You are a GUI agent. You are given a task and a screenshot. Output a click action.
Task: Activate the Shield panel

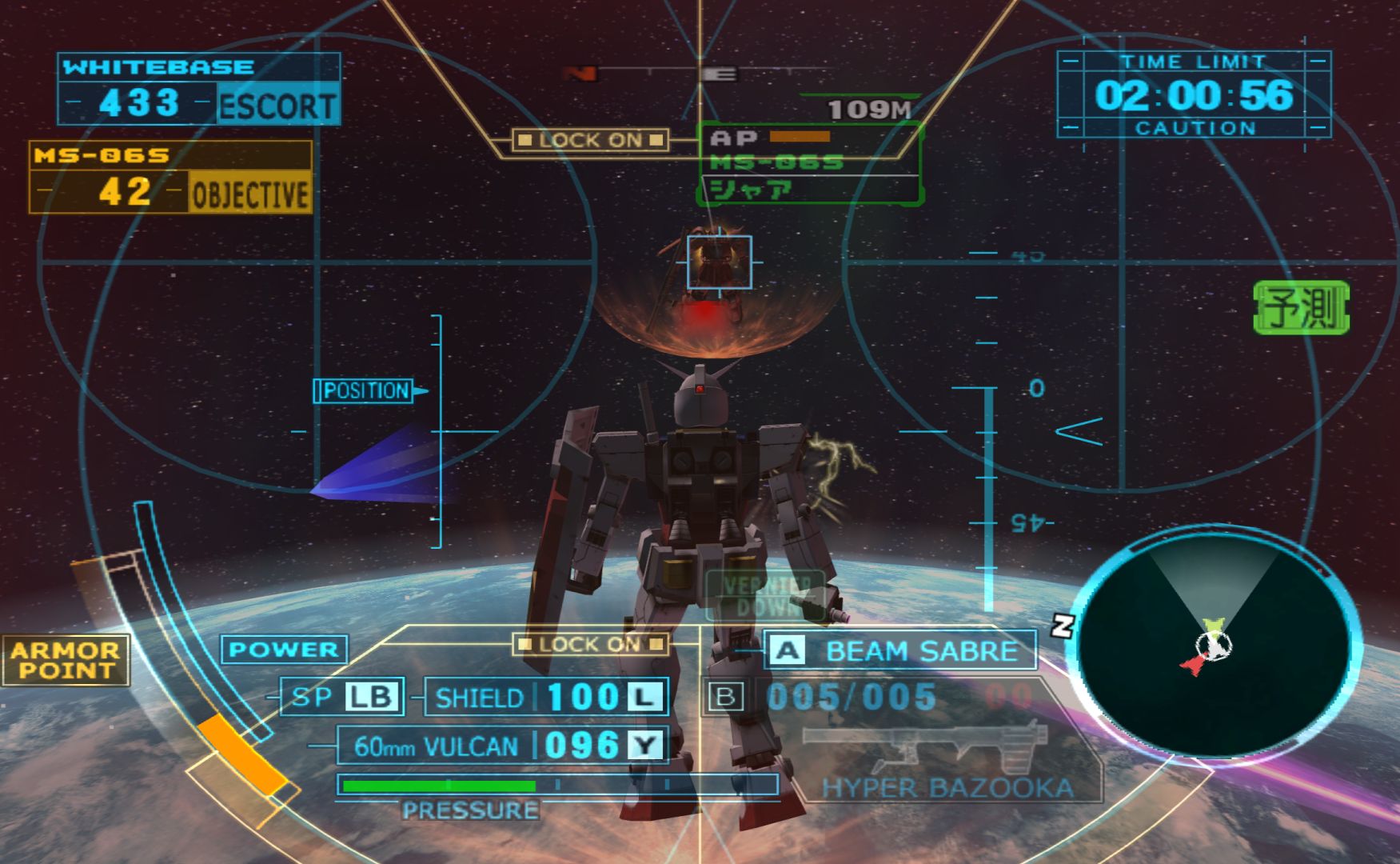546,697
